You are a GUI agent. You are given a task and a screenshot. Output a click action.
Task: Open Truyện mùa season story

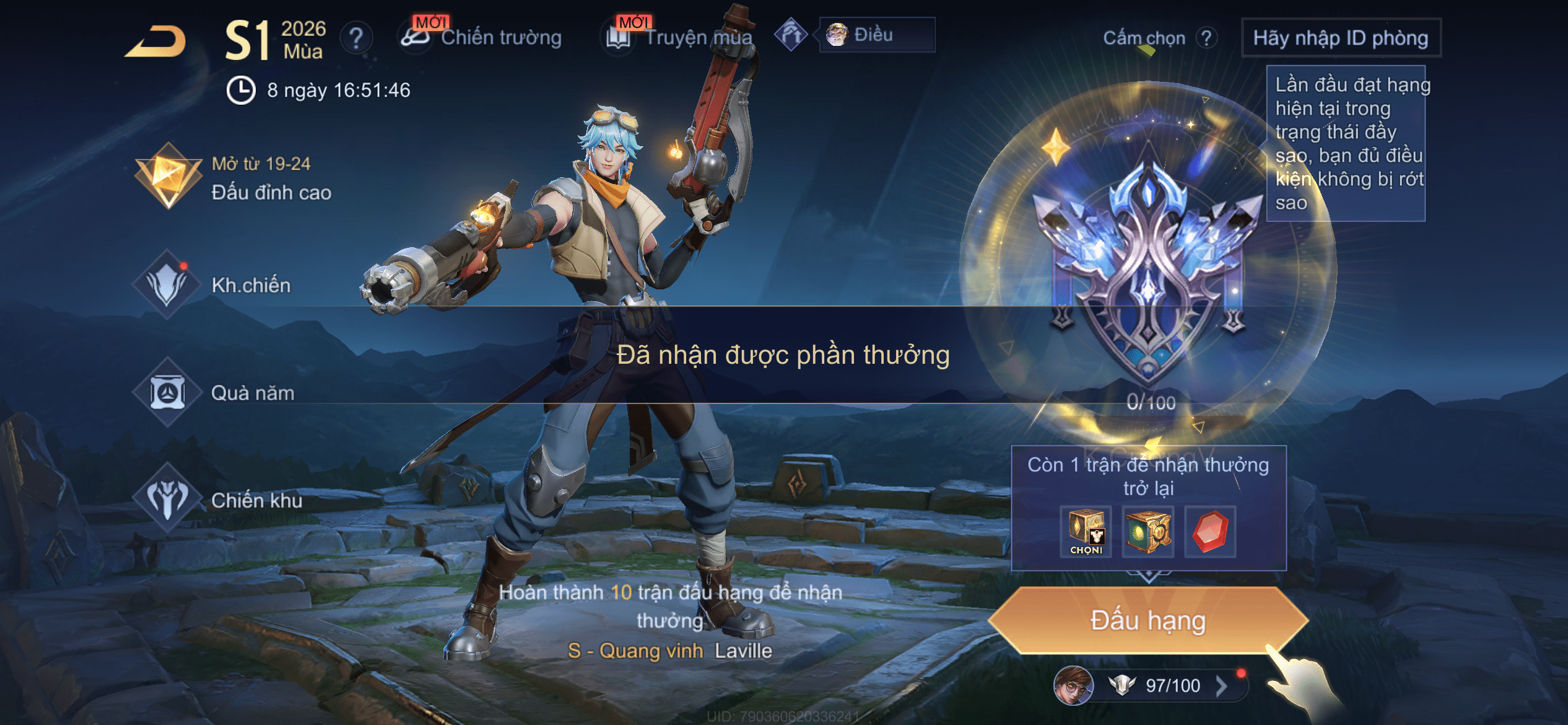pyautogui.click(x=679, y=37)
